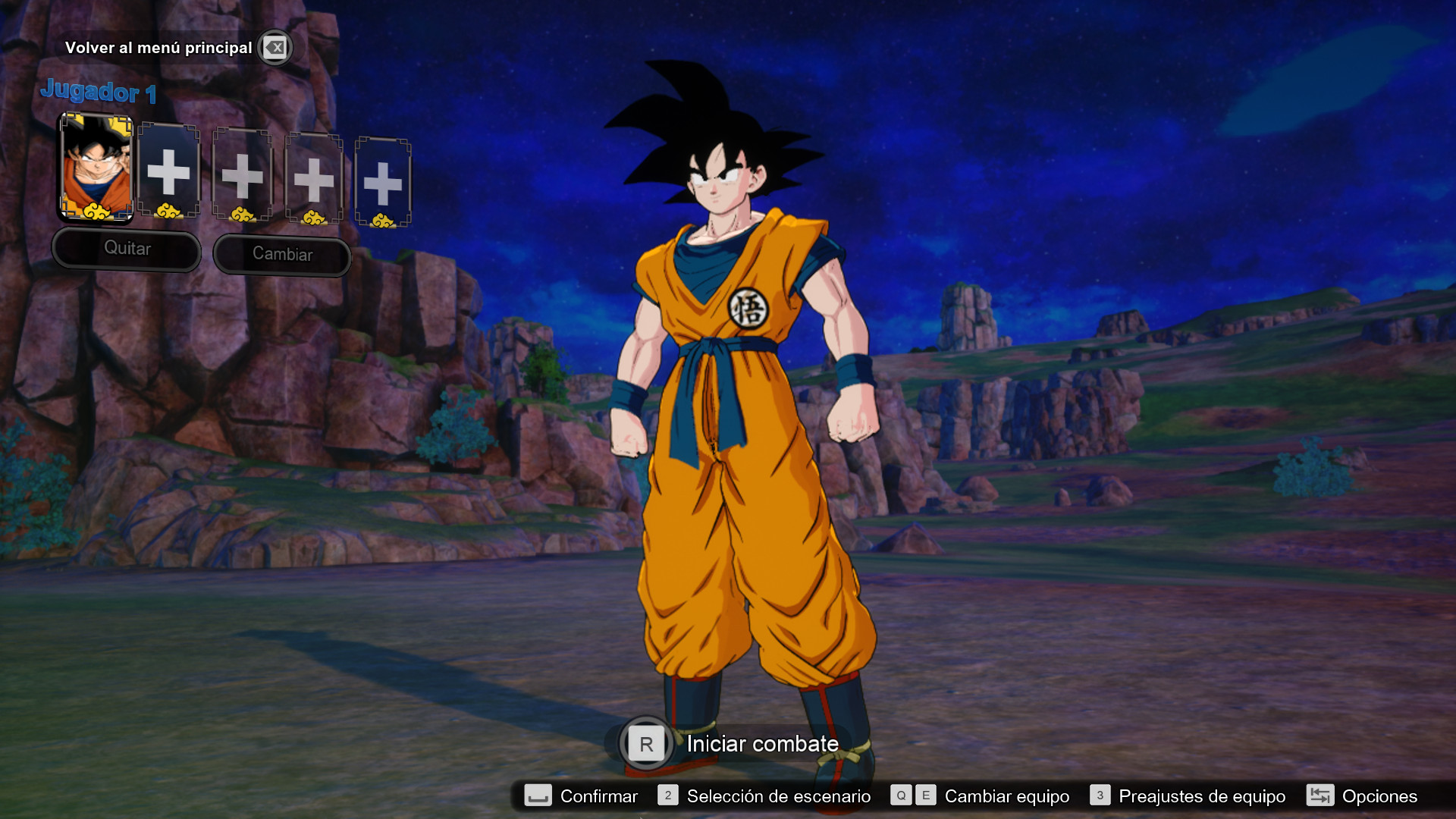Click the X key icon beside Volver al menú principal
This screenshot has width=1456, height=819.
pos(275,47)
